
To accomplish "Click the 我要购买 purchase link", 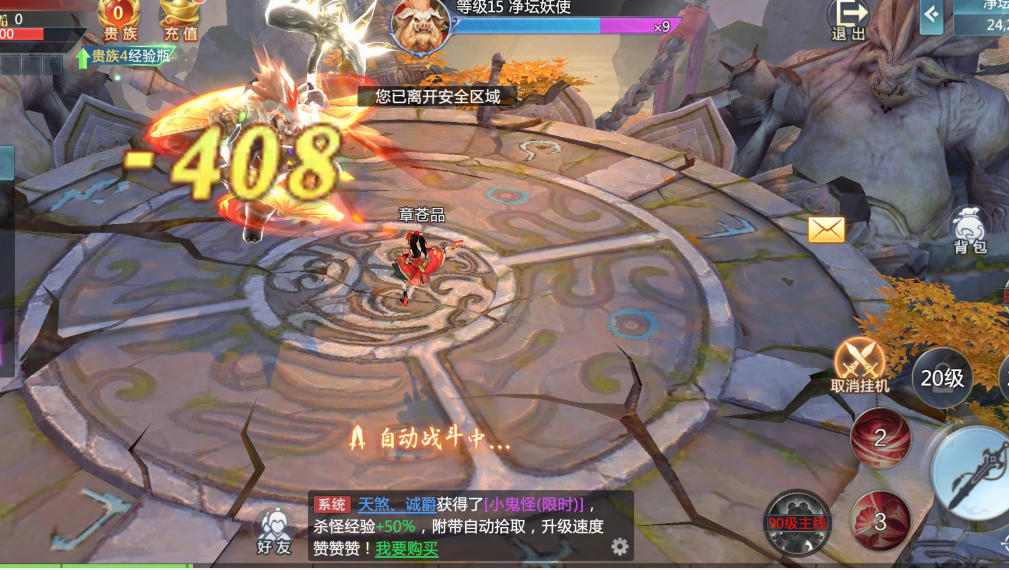I will coord(406,549).
